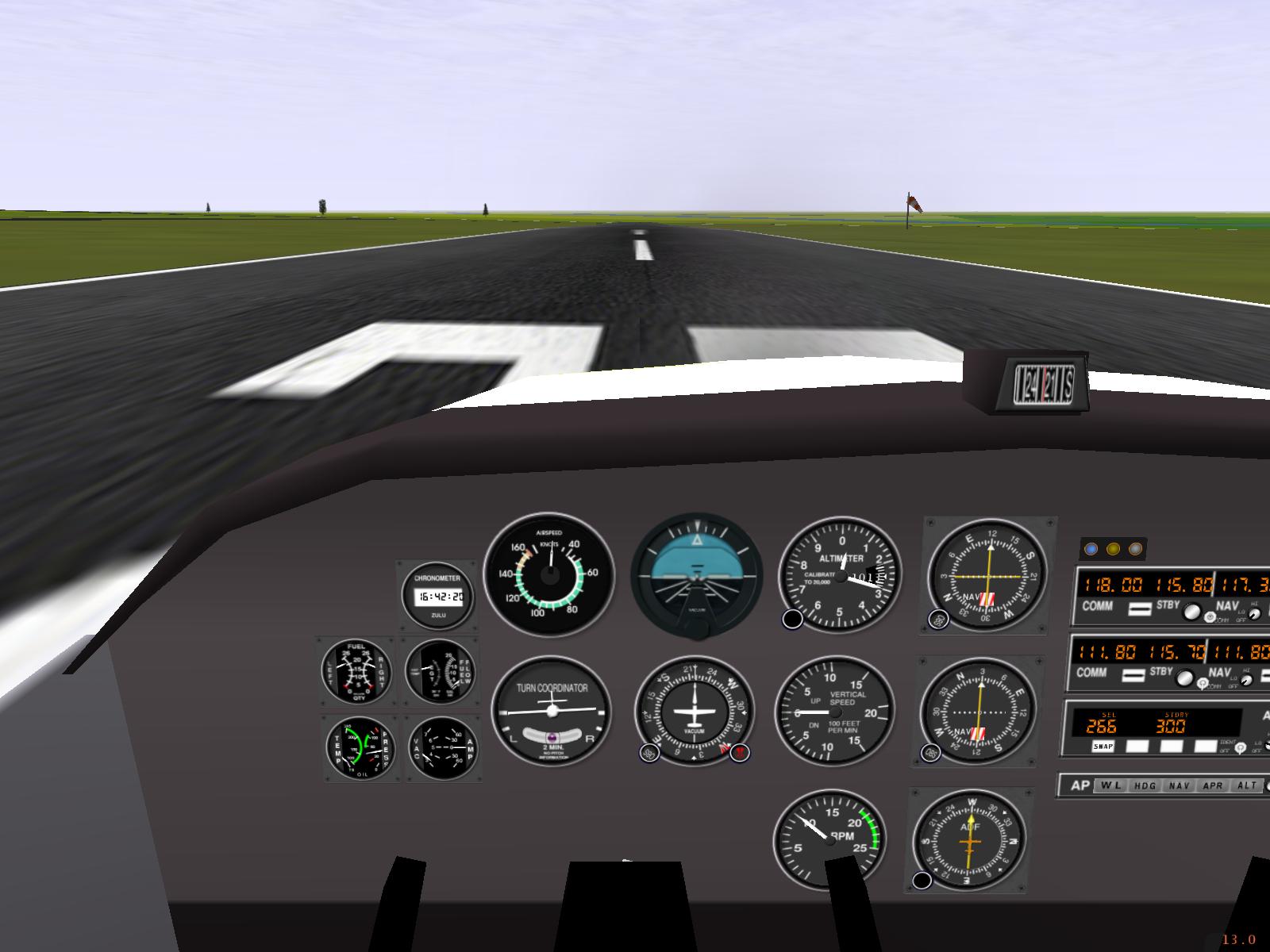
Task: Enable the autopilot APR approach mode
Action: [1213, 785]
